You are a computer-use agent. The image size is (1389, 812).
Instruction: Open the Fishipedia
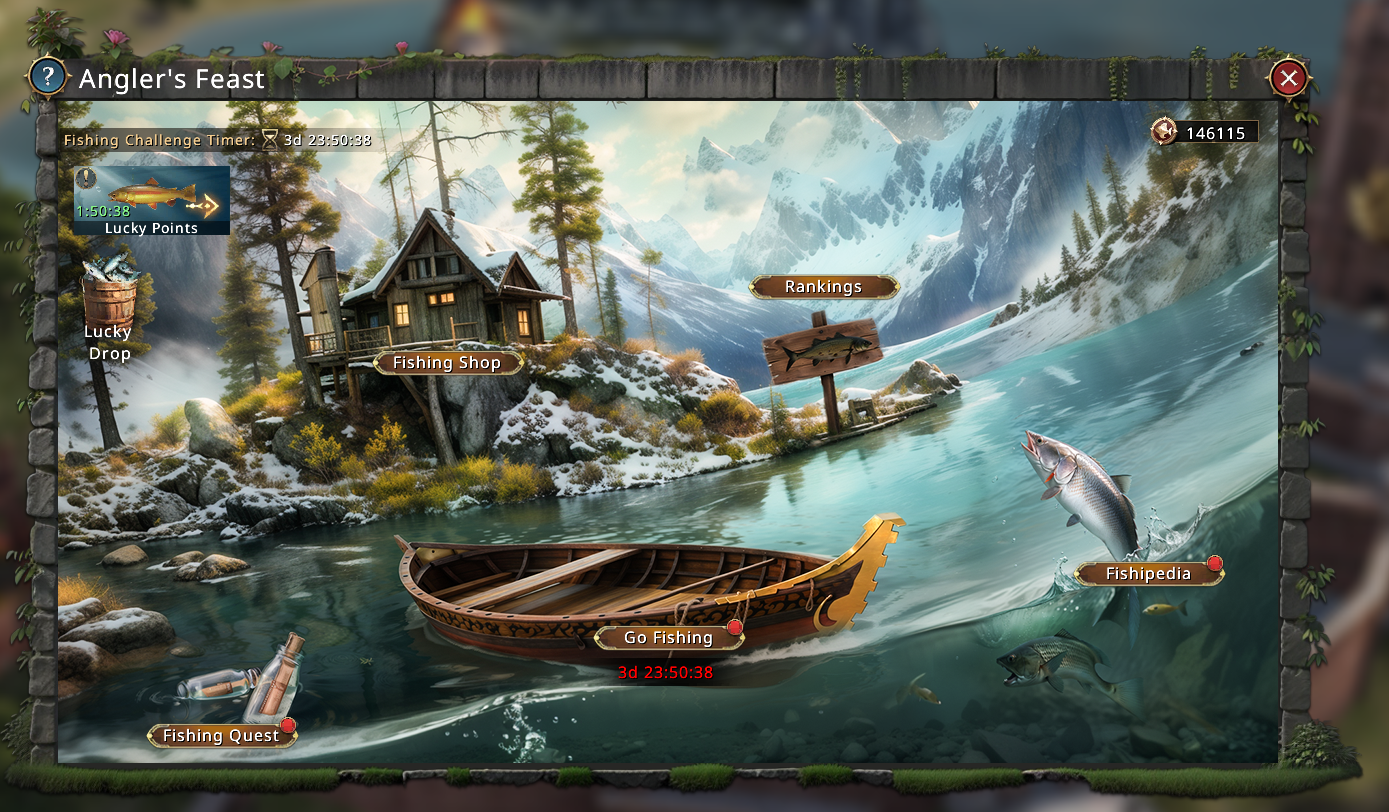1148,574
